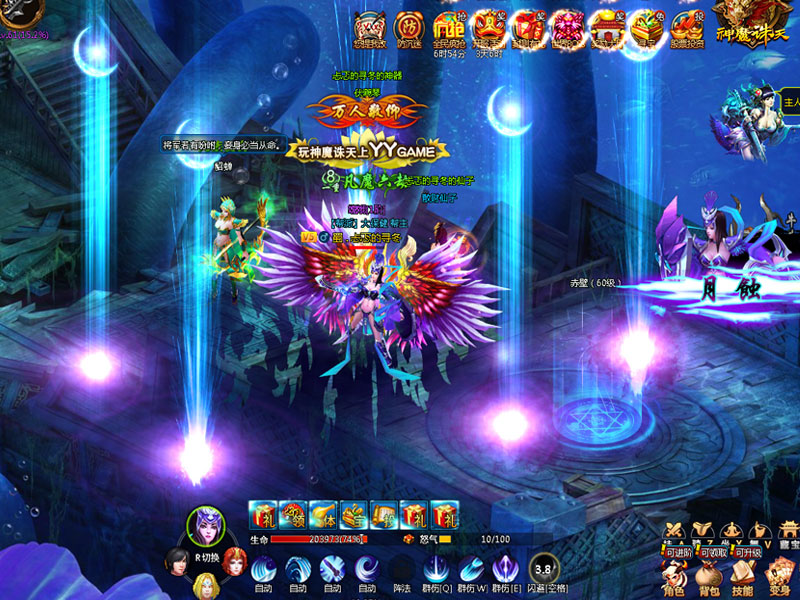Screen dimensions: 800x600
Task: Open the 角色 character panel
Action: pyautogui.click(x=674, y=573)
